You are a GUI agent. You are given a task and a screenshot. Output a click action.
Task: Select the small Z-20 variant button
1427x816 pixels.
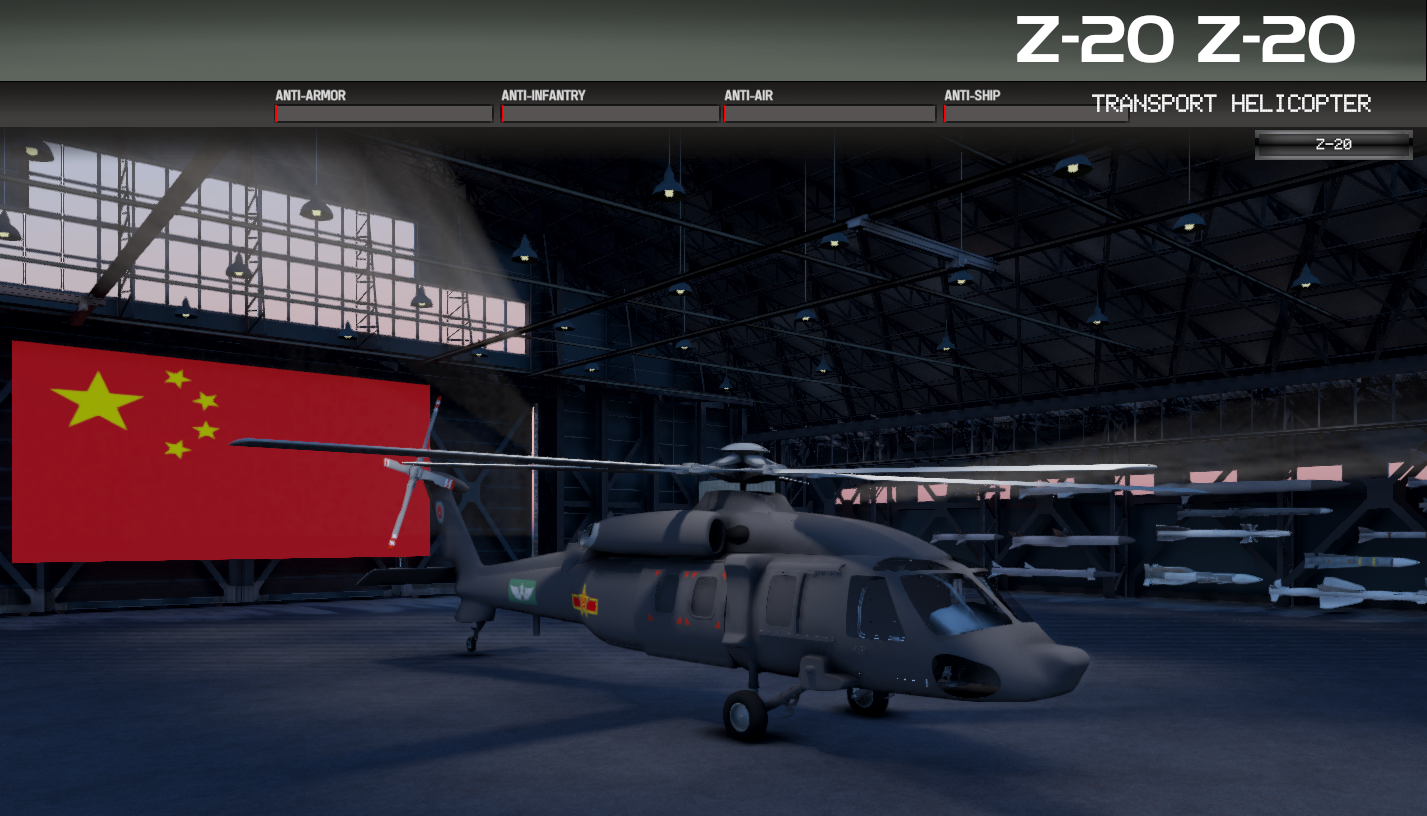click(x=1333, y=144)
